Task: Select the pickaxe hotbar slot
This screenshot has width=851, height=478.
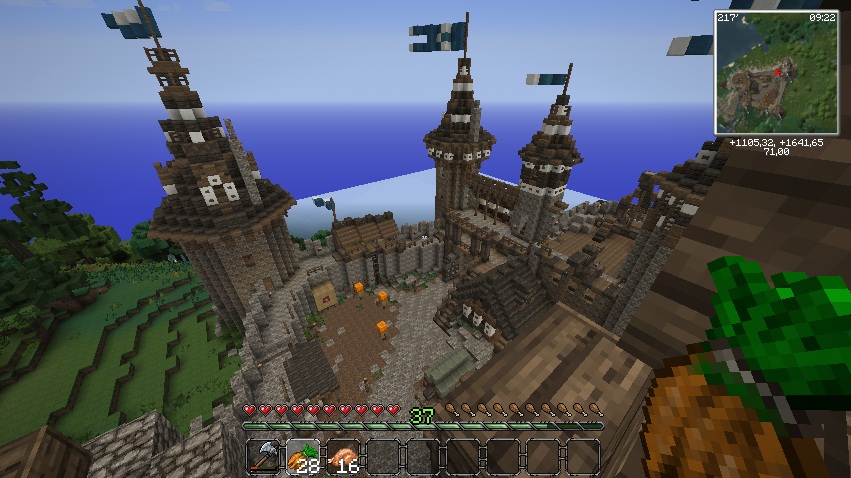Action: (263, 456)
